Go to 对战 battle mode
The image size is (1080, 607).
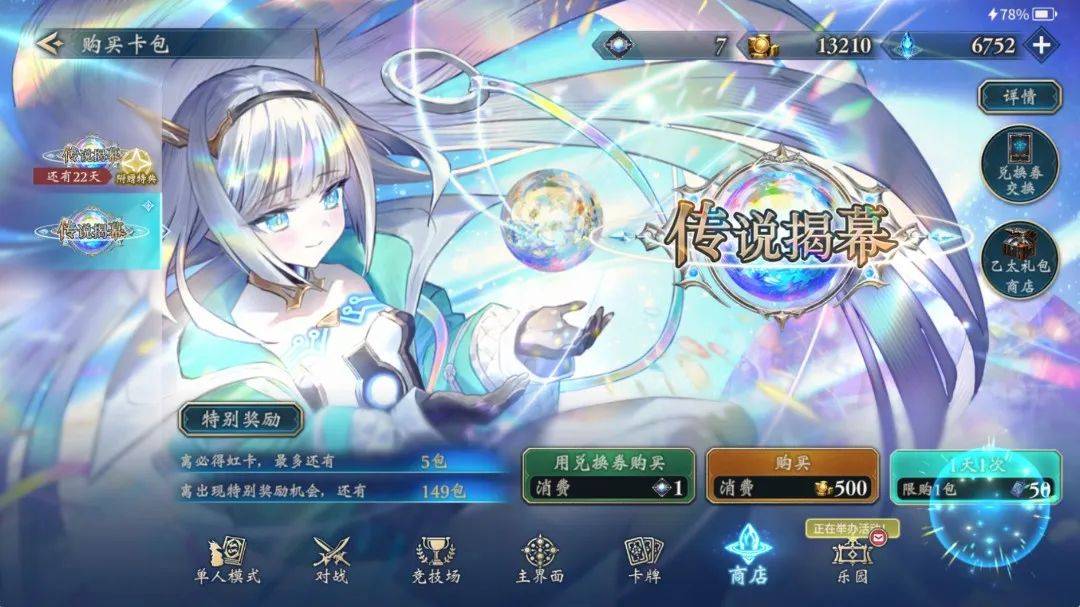[330, 559]
